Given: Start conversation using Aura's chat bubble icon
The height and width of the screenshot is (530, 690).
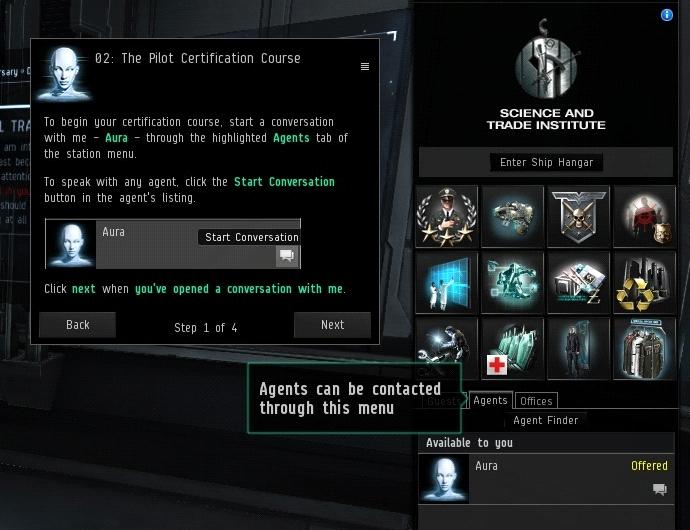Looking at the screenshot, I should point(659,489).
